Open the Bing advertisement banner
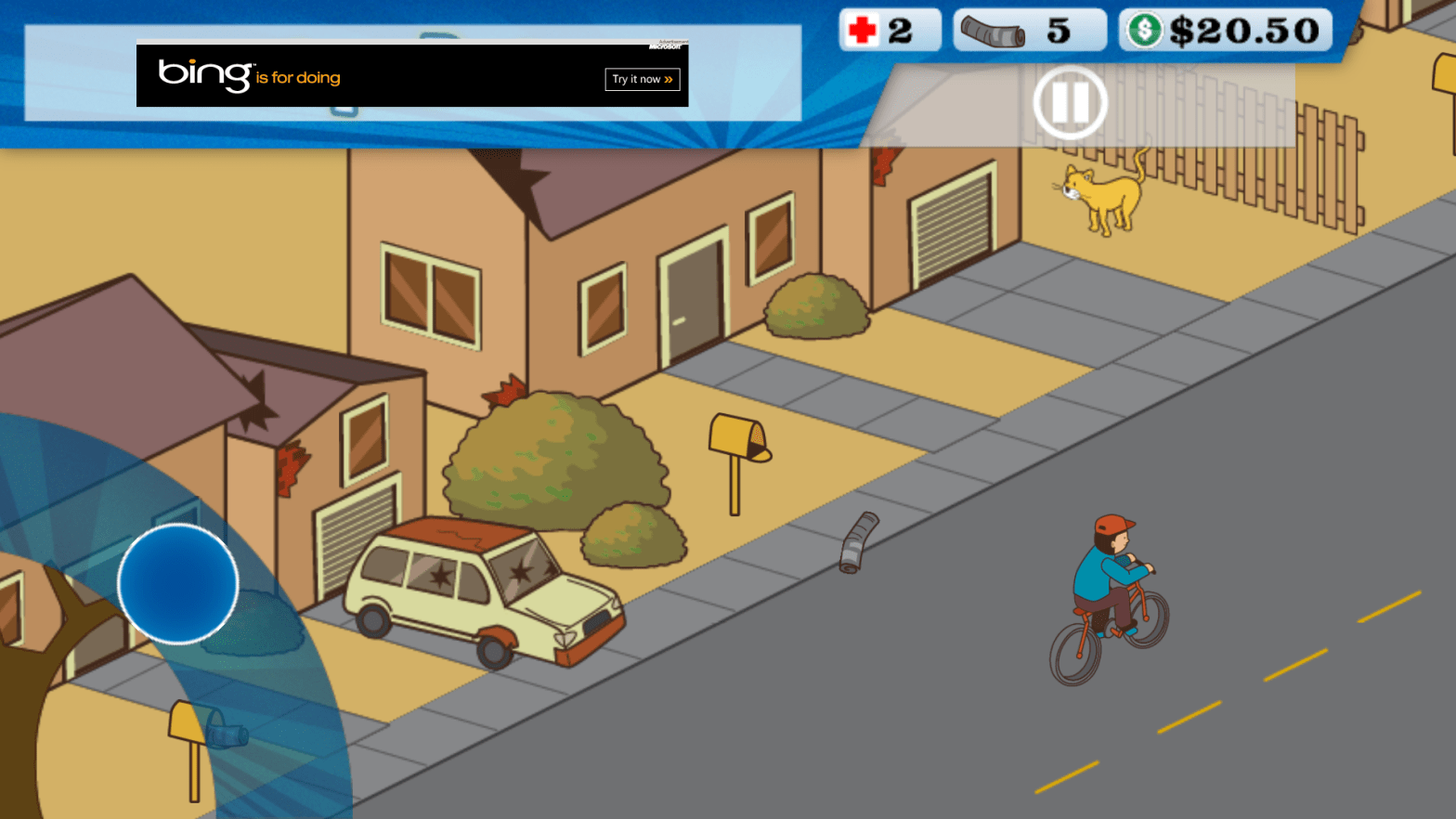The width and height of the screenshot is (1456, 819). pyautogui.click(x=371, y=75)
